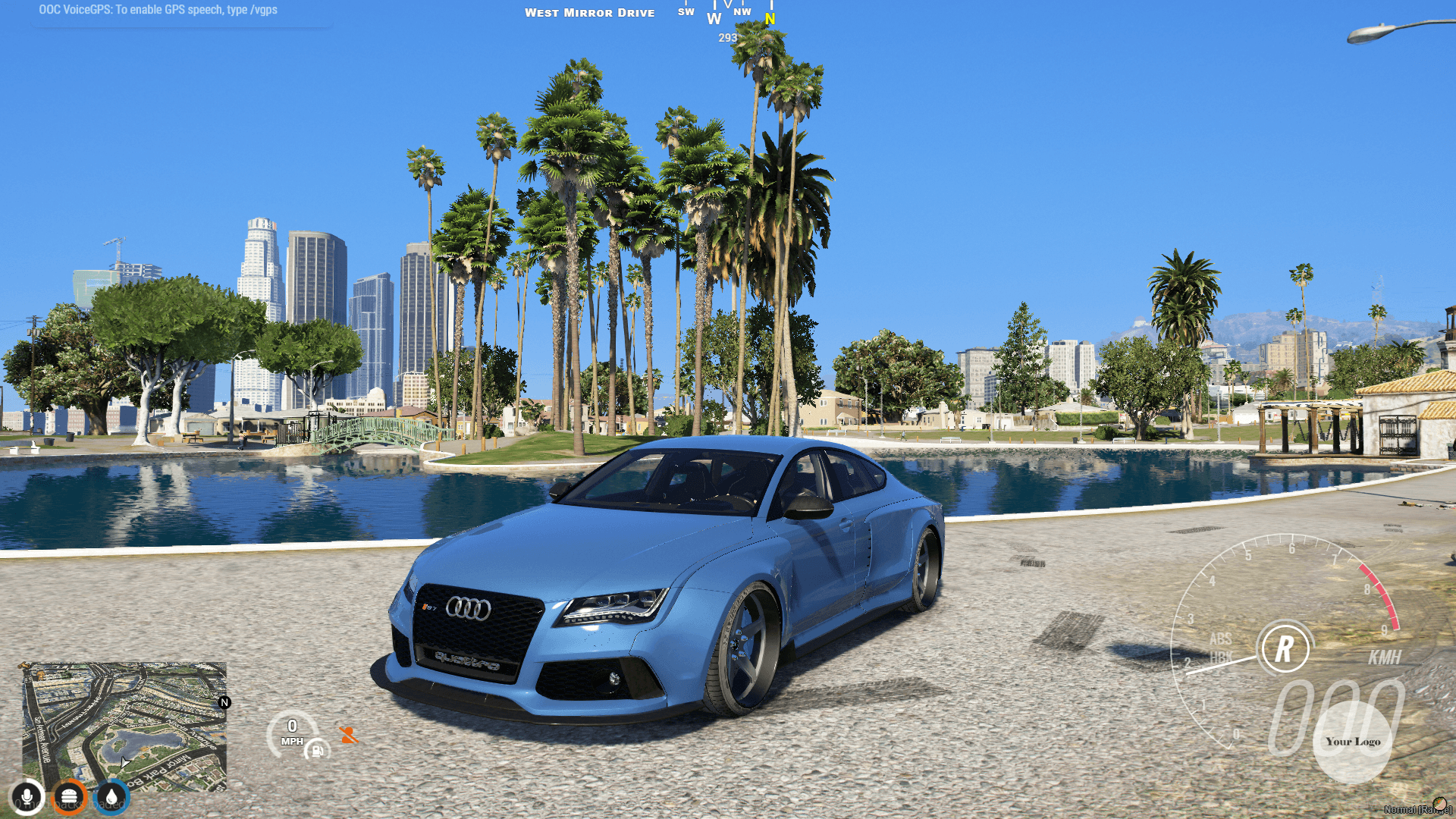Select the West Mirror Drive street label
Image resolution: width=1456 pixels, height=819 pixels.
tap(591, 12)
